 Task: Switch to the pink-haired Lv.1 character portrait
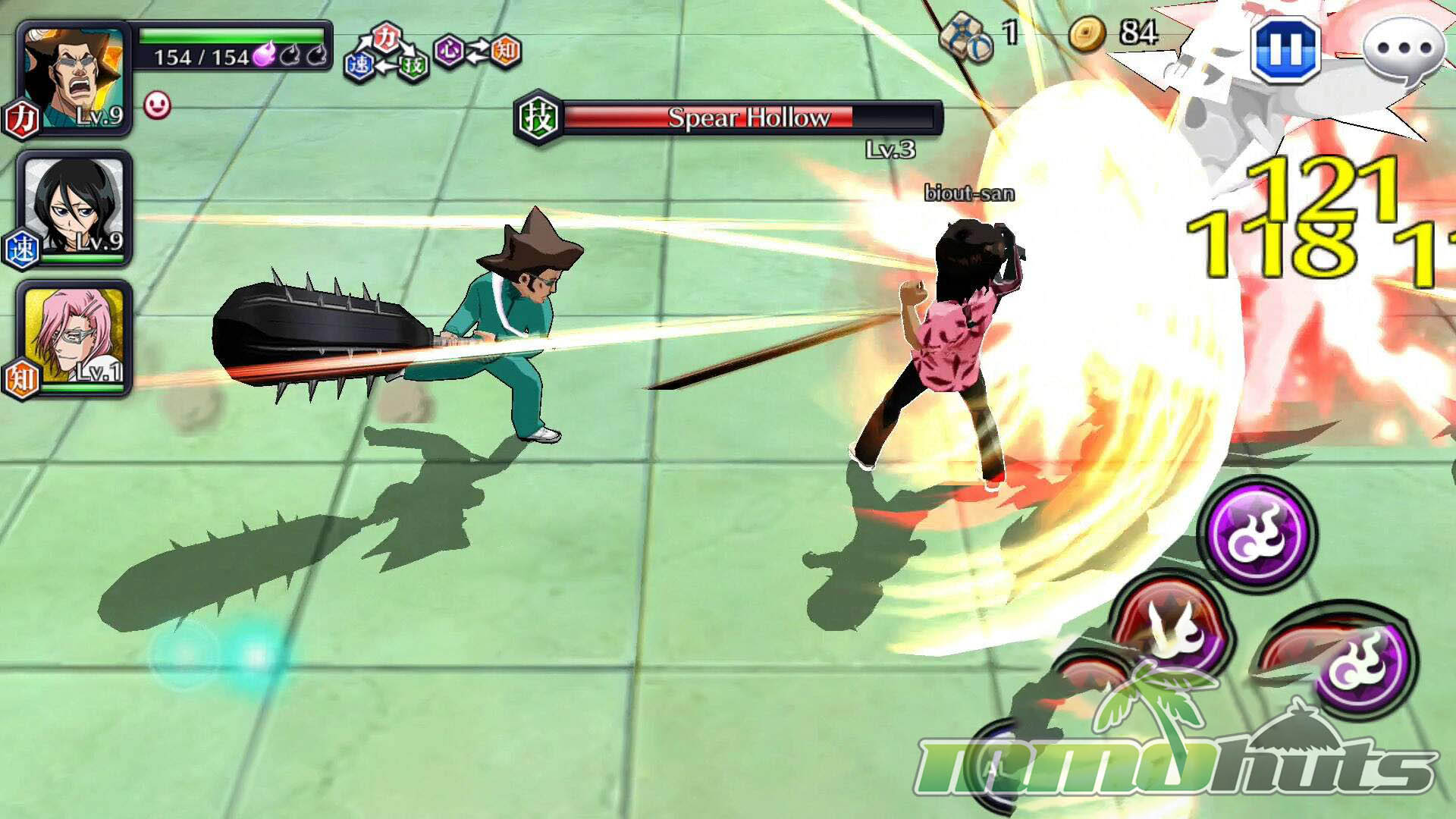[74, 336]
